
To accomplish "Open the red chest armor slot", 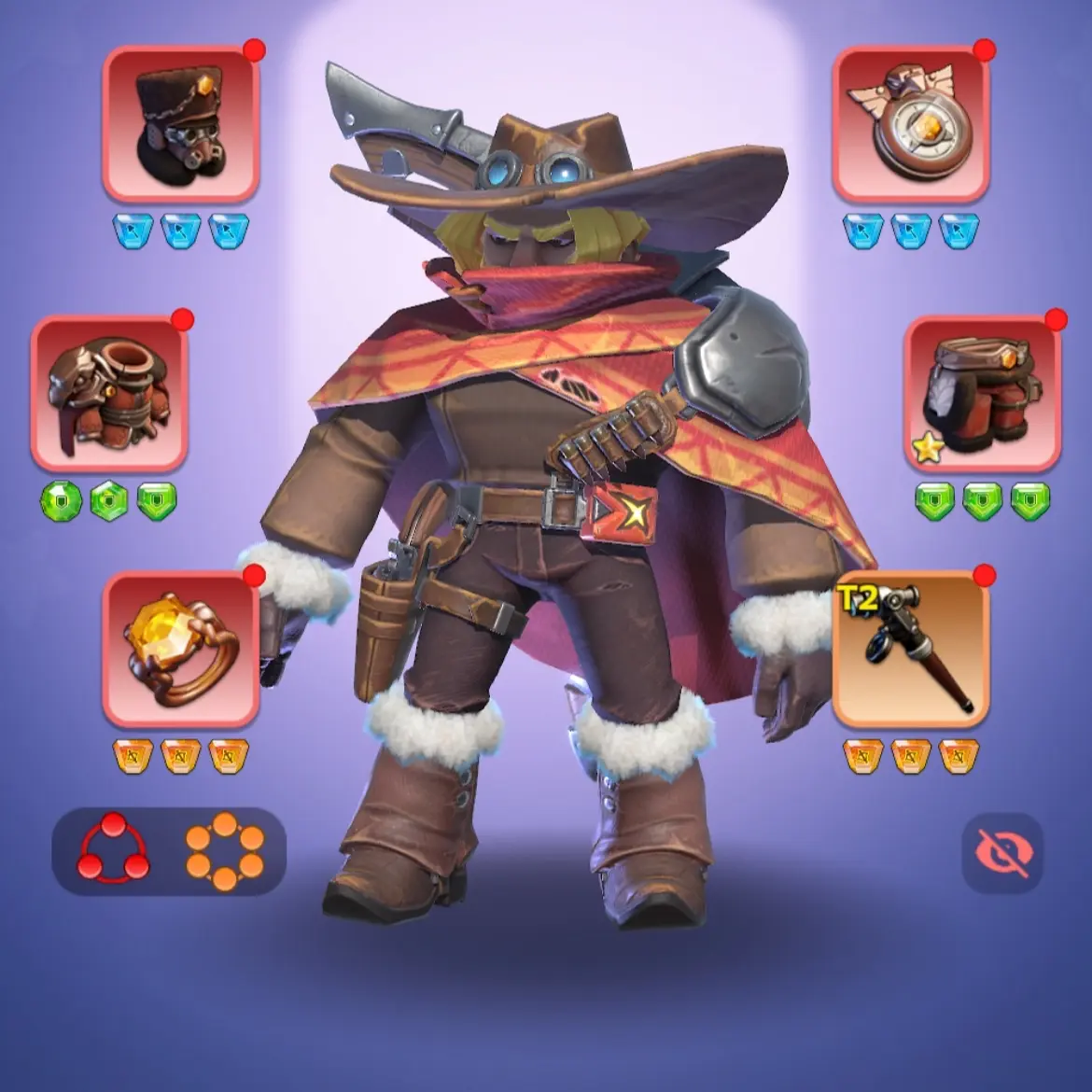I will [109, 393].
